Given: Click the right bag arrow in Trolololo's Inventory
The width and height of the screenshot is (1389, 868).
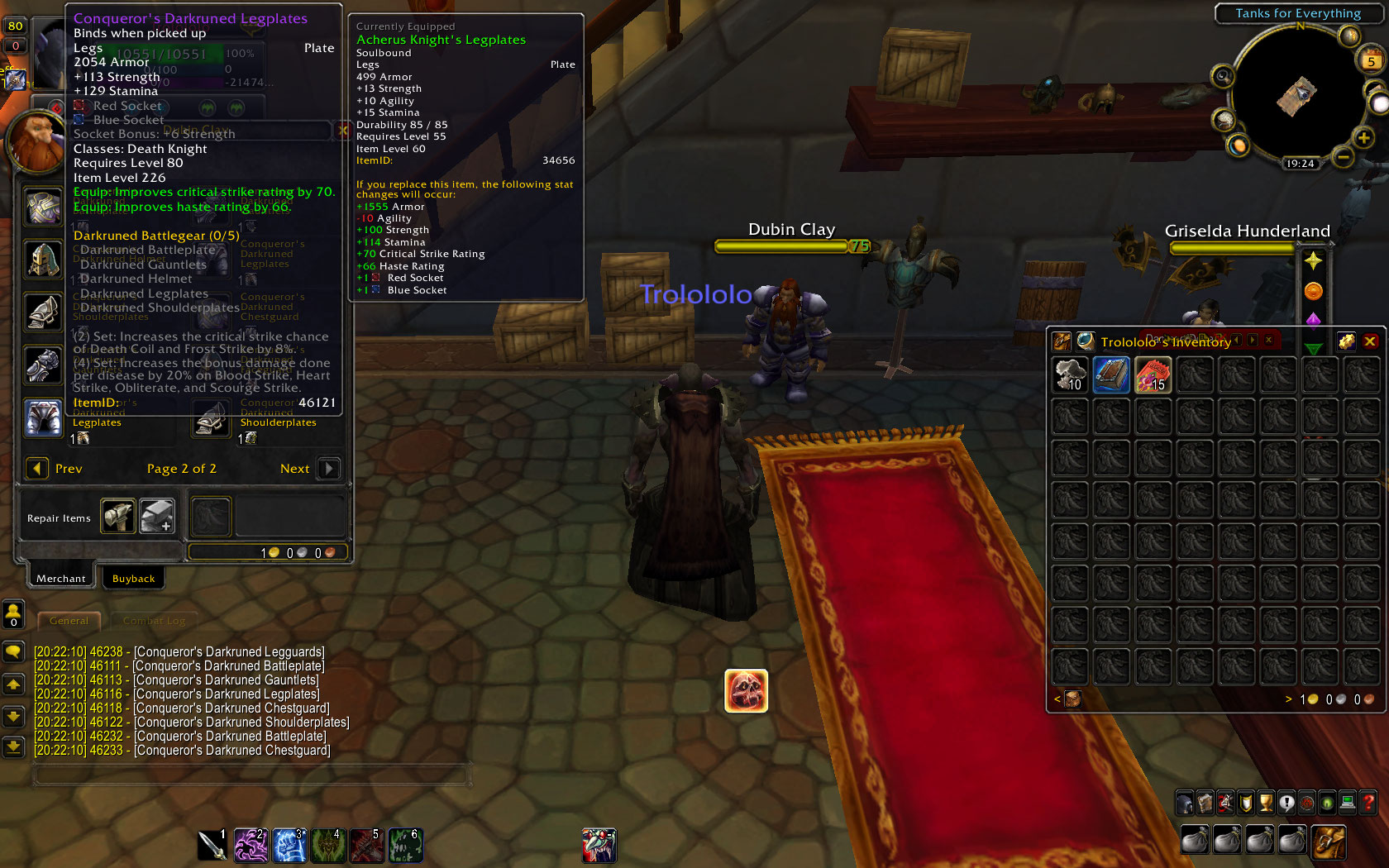Looking at the screenshot, I should (x=1288, y=699).
